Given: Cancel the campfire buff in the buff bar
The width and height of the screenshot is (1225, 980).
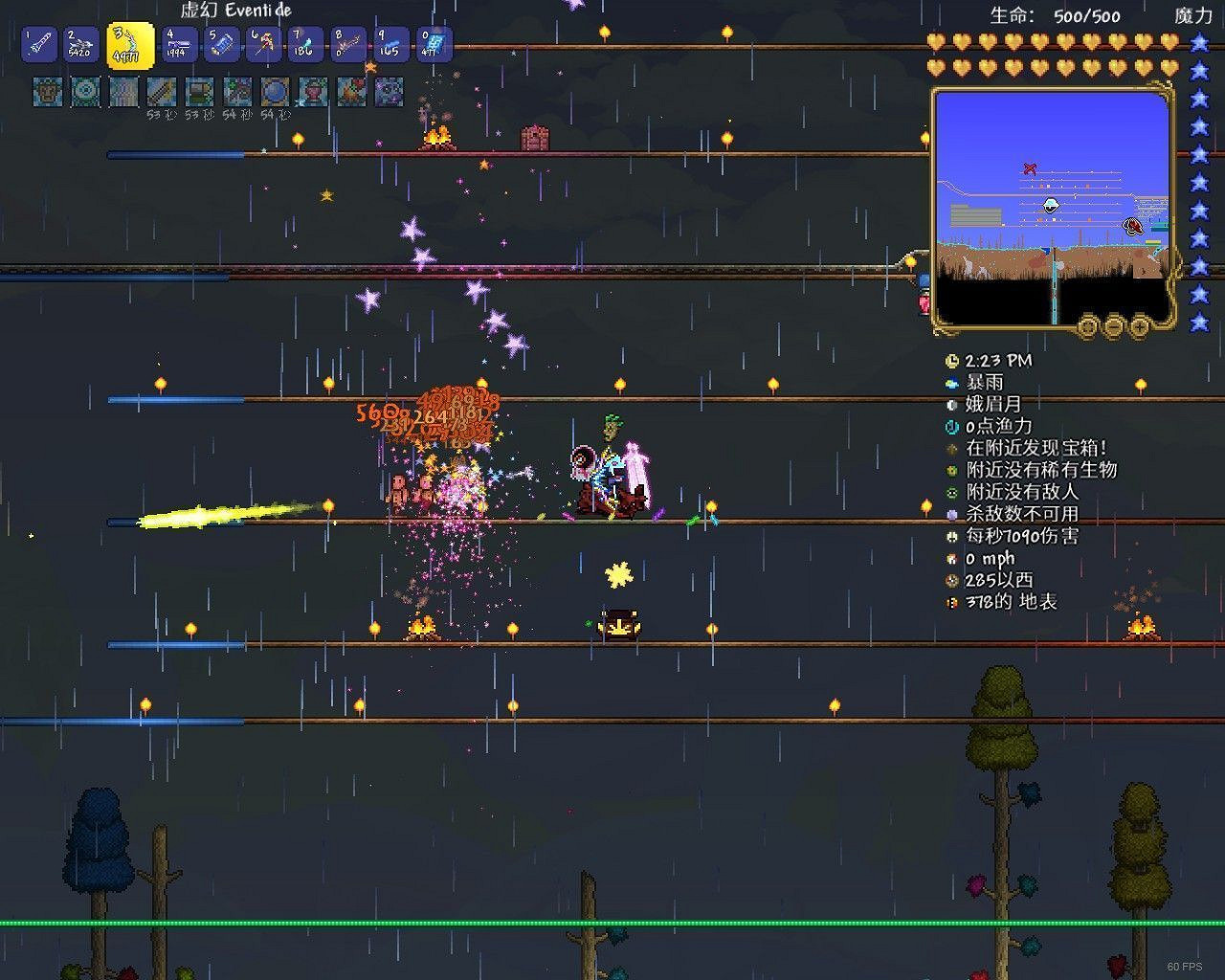Looking at the screenshot, I should point(350,93).
